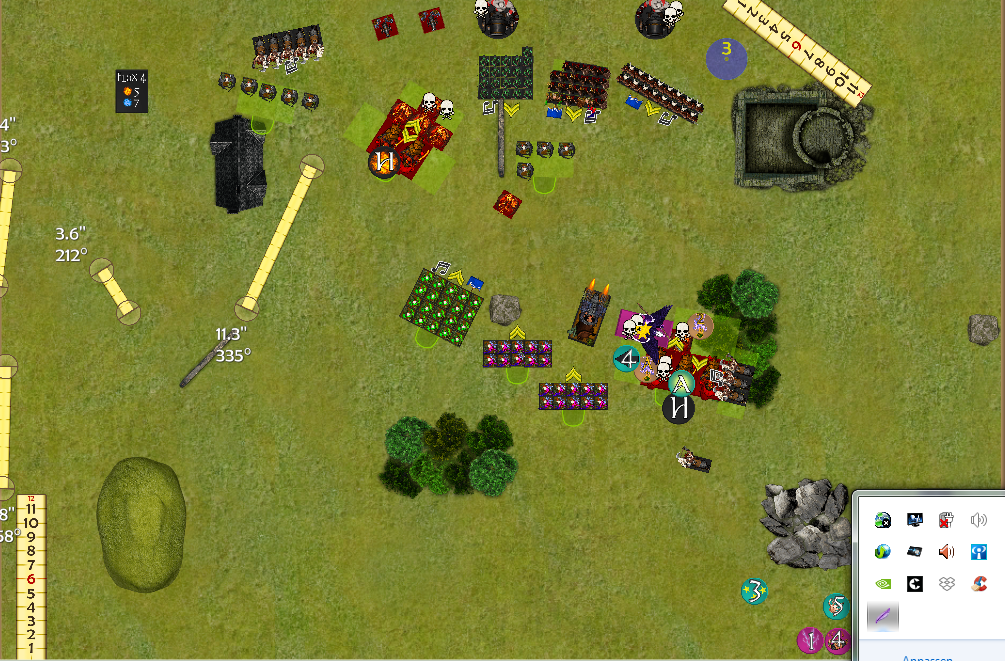1005x661 pixels.
Task: Select the short 3.6 inch ruler
Action: [x=114, y=290]
